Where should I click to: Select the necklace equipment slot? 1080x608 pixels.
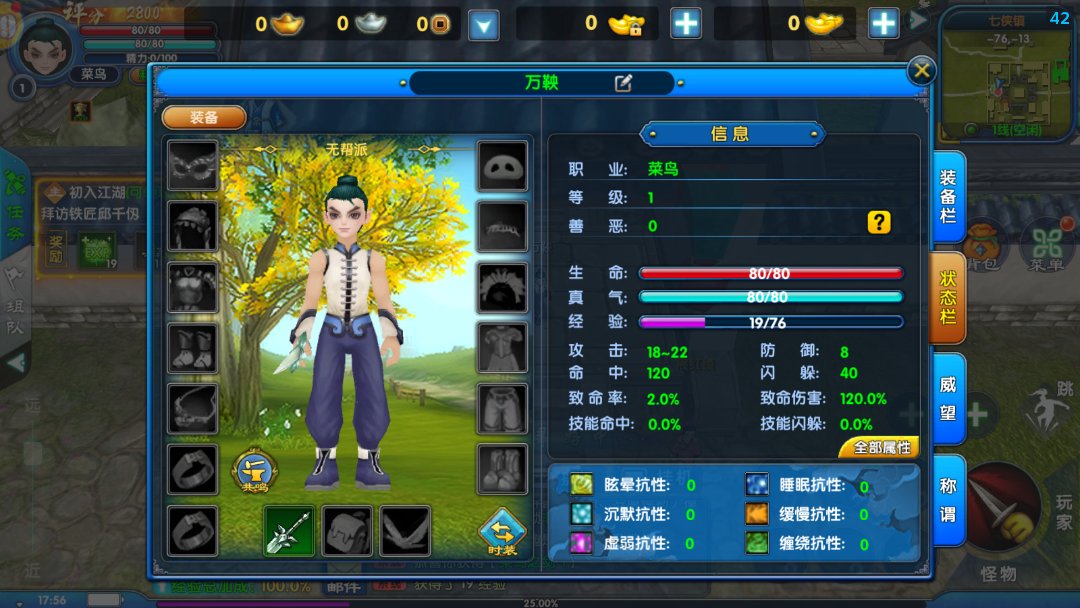[192, 408]
